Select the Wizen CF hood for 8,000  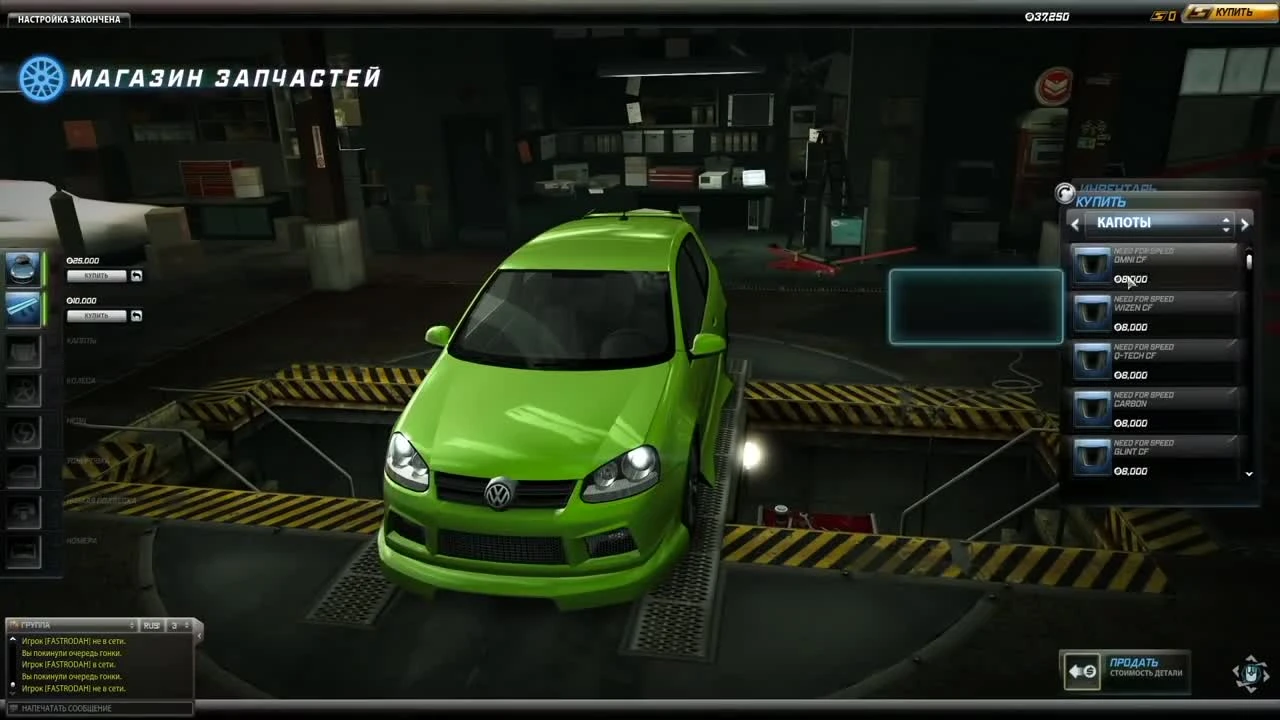[x=1155, y=315]
